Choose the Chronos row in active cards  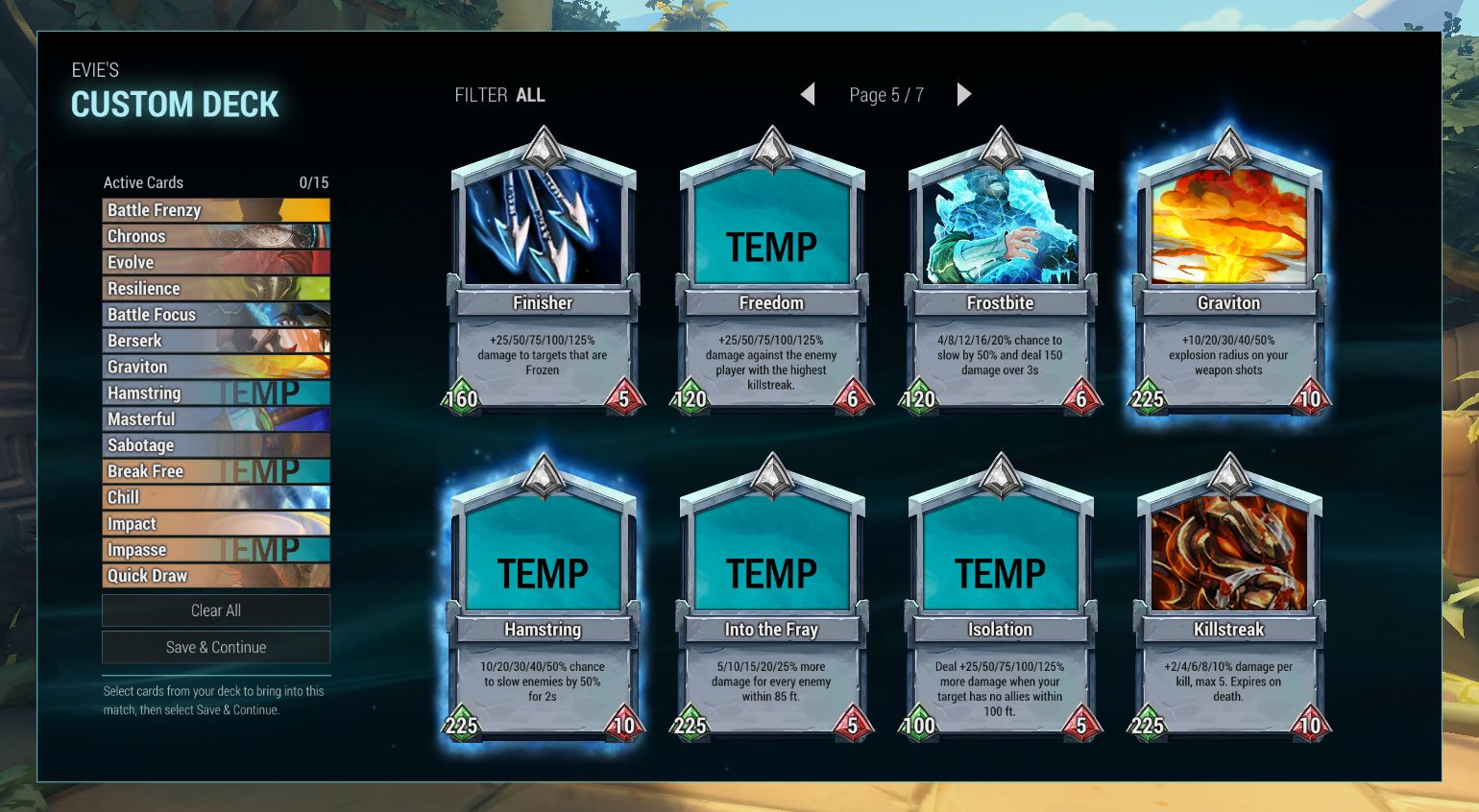coord(216,236)
